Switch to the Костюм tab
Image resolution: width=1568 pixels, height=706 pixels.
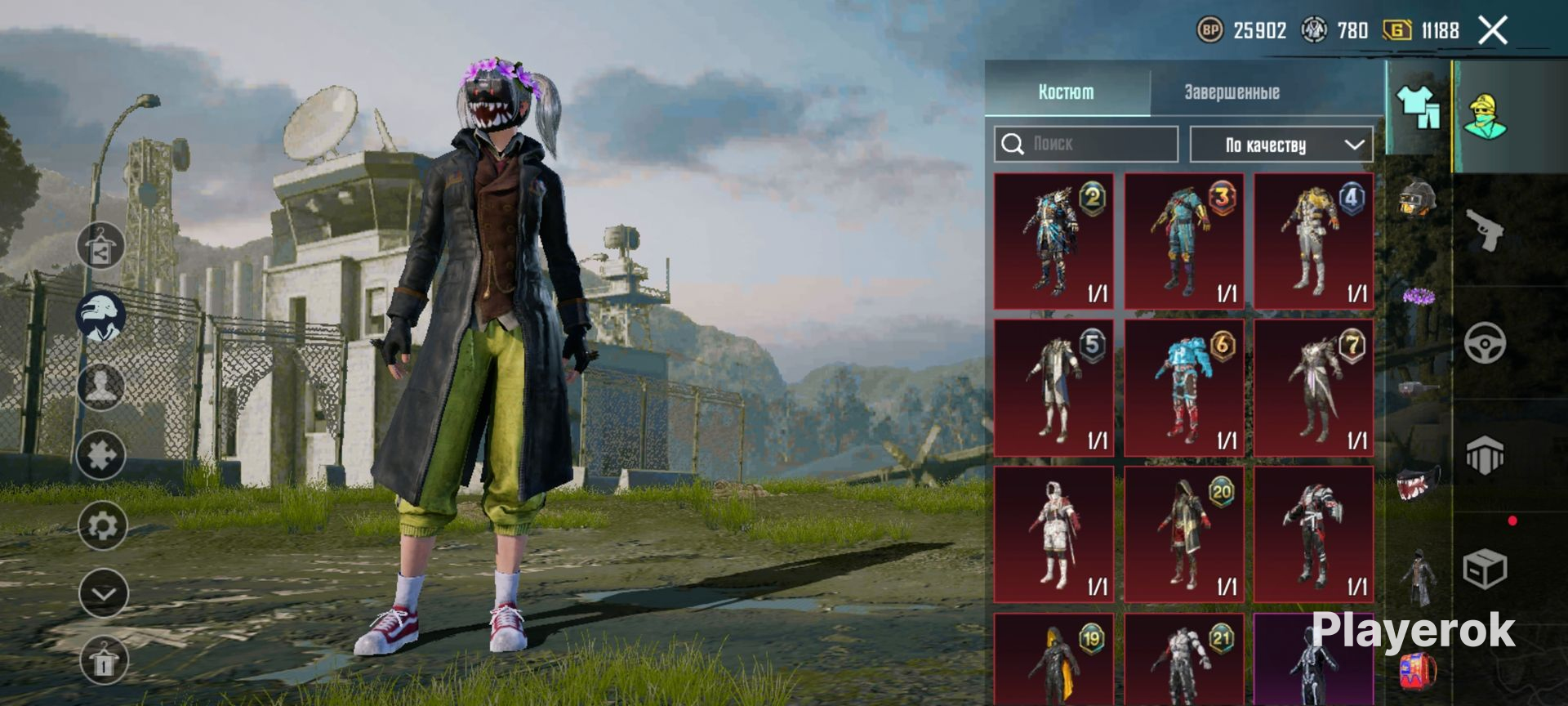click(x=1066, y=92)
